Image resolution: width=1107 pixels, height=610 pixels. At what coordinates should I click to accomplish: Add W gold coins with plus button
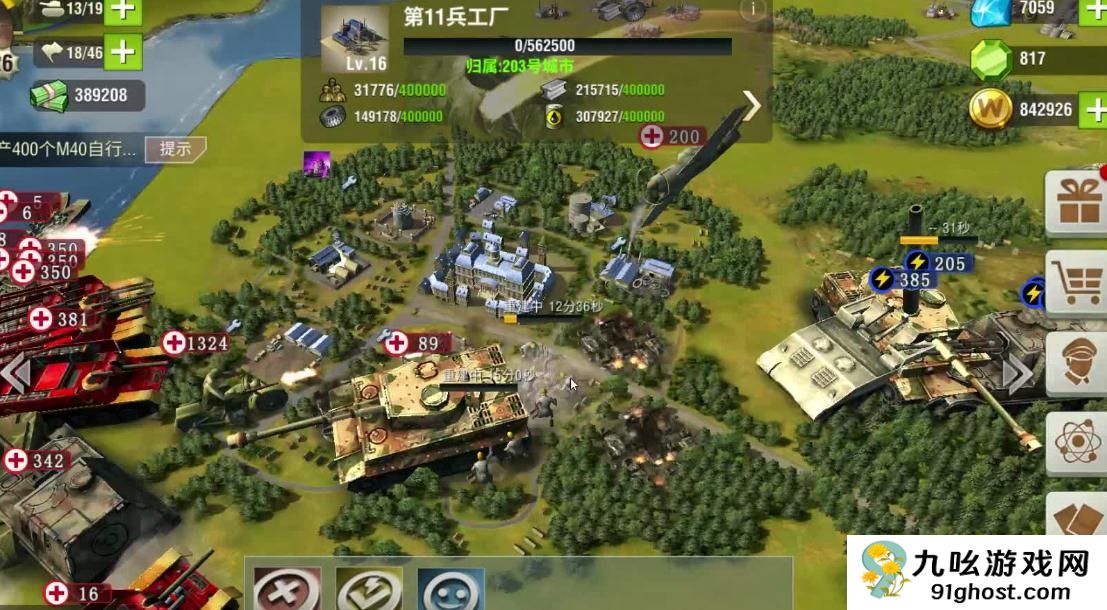tap(1094, 109)
